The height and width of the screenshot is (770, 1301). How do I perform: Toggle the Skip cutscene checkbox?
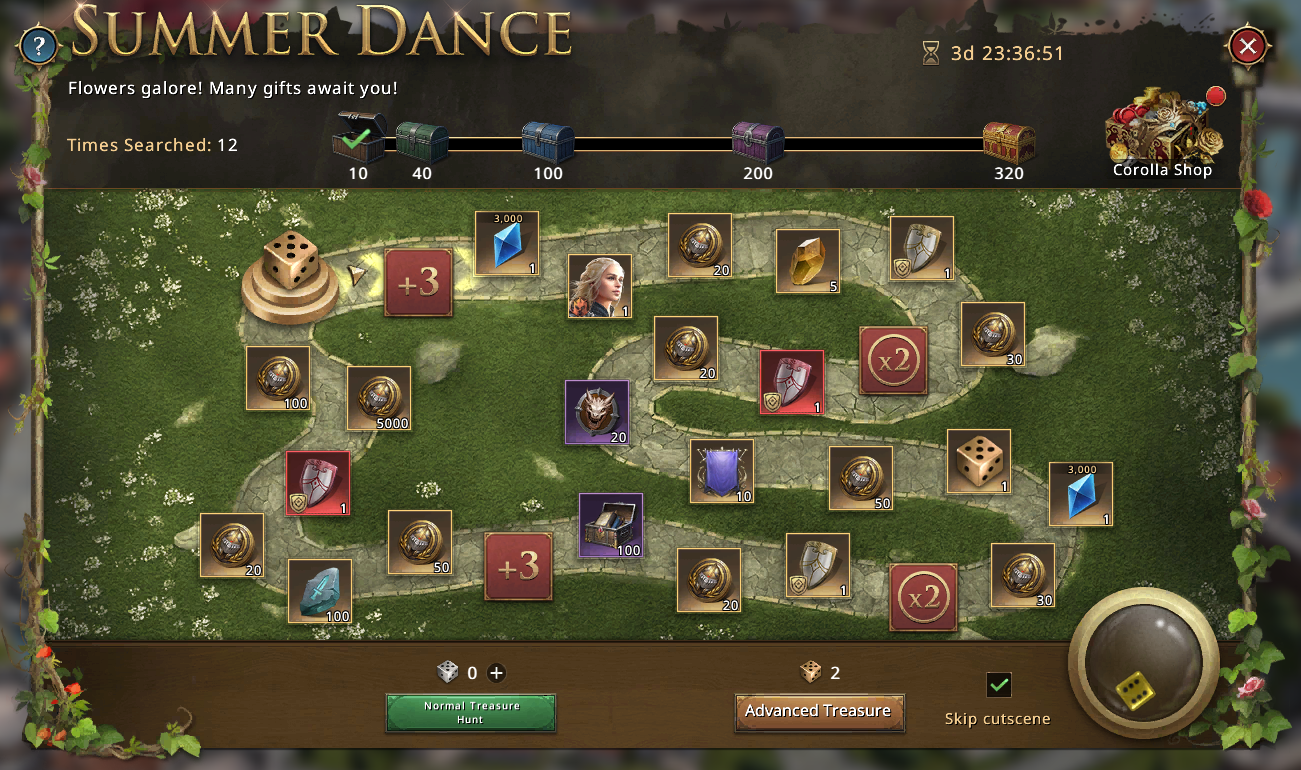[x=998, y=685]
